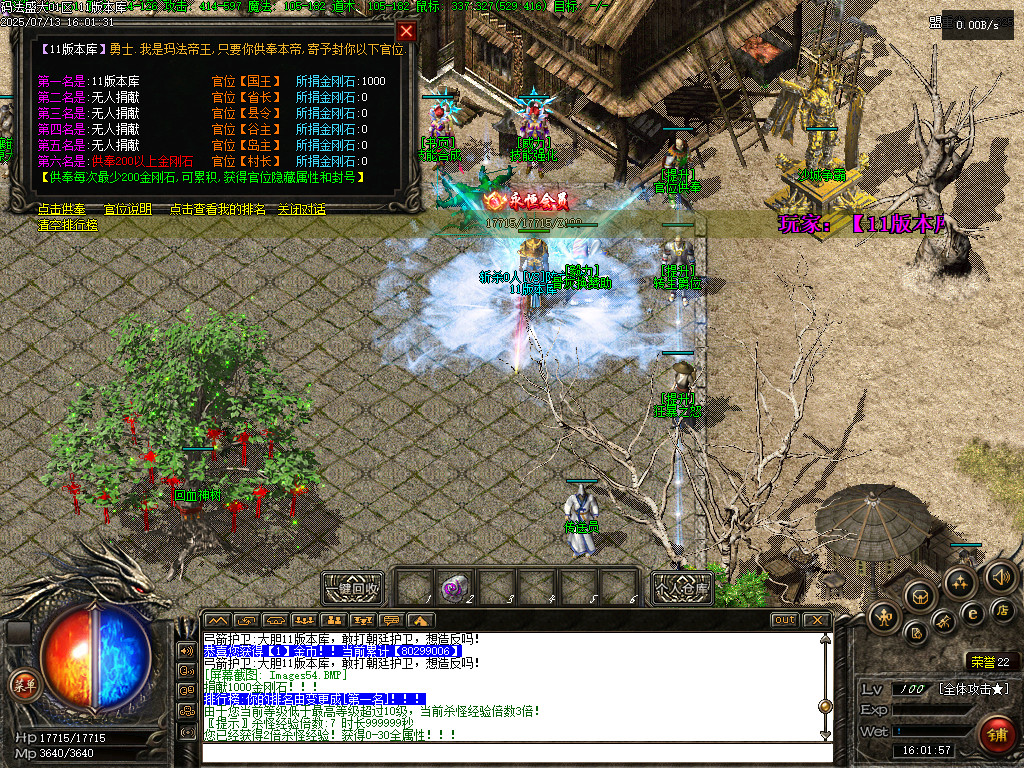
Task: Open the 个人仓库 personal warehouse
Action: click(x=682, y=588)
